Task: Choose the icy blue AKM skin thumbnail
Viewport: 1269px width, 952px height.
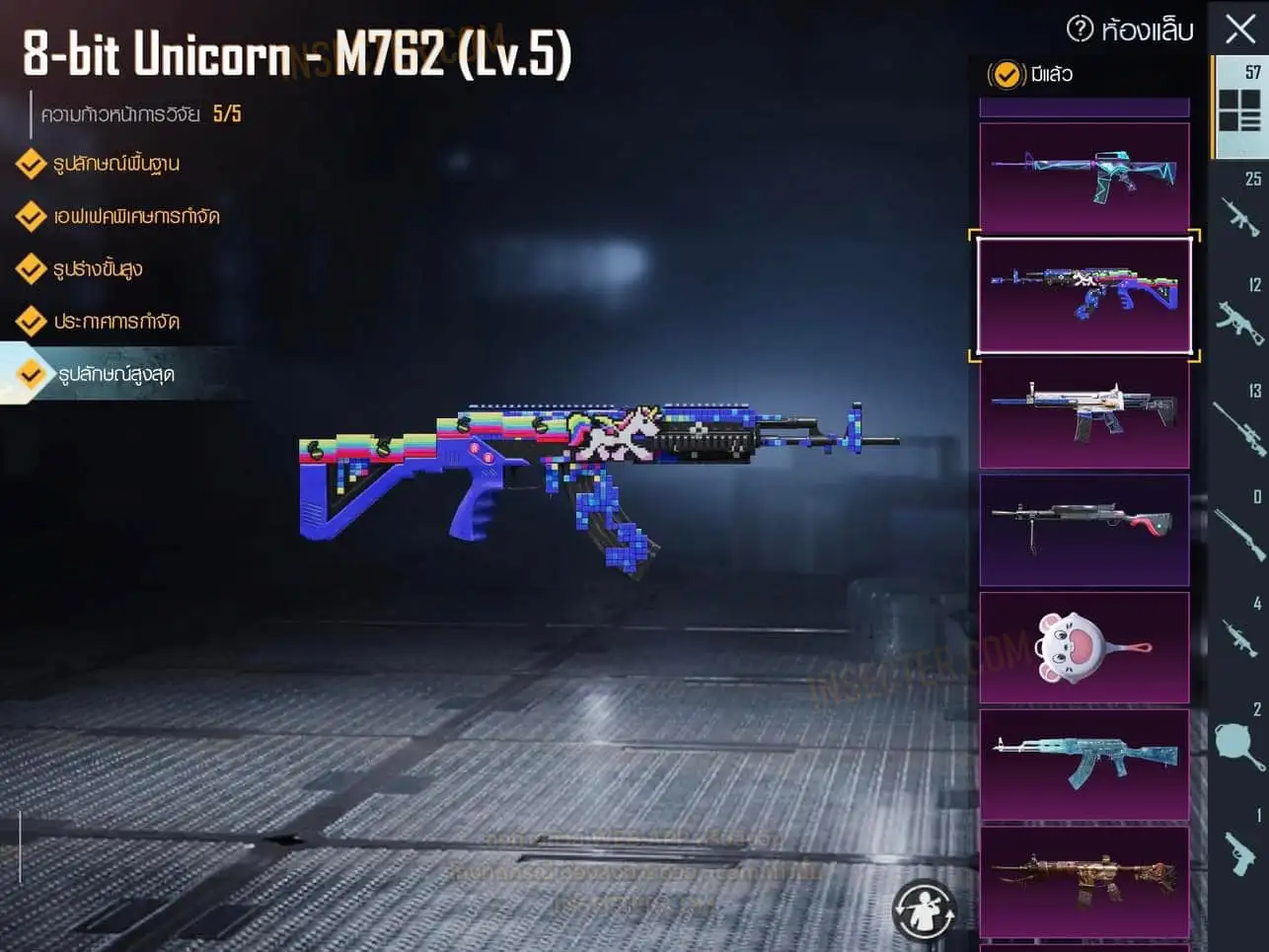Action: pos(1083,765)
